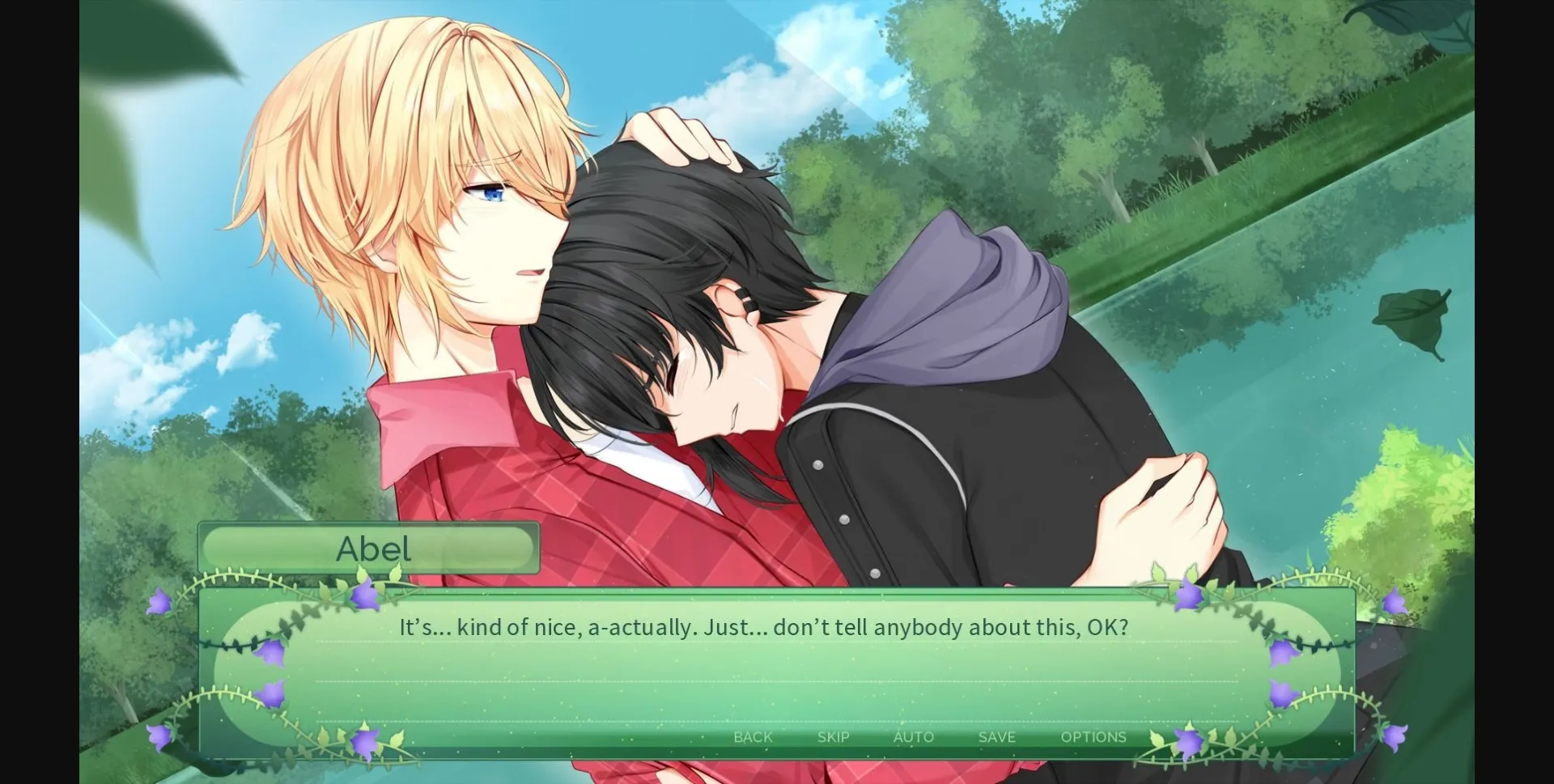This screenshot has width=1554, height=784.
Task: Rewind to previous dialogue with BACK
Action: click(752, 737)
